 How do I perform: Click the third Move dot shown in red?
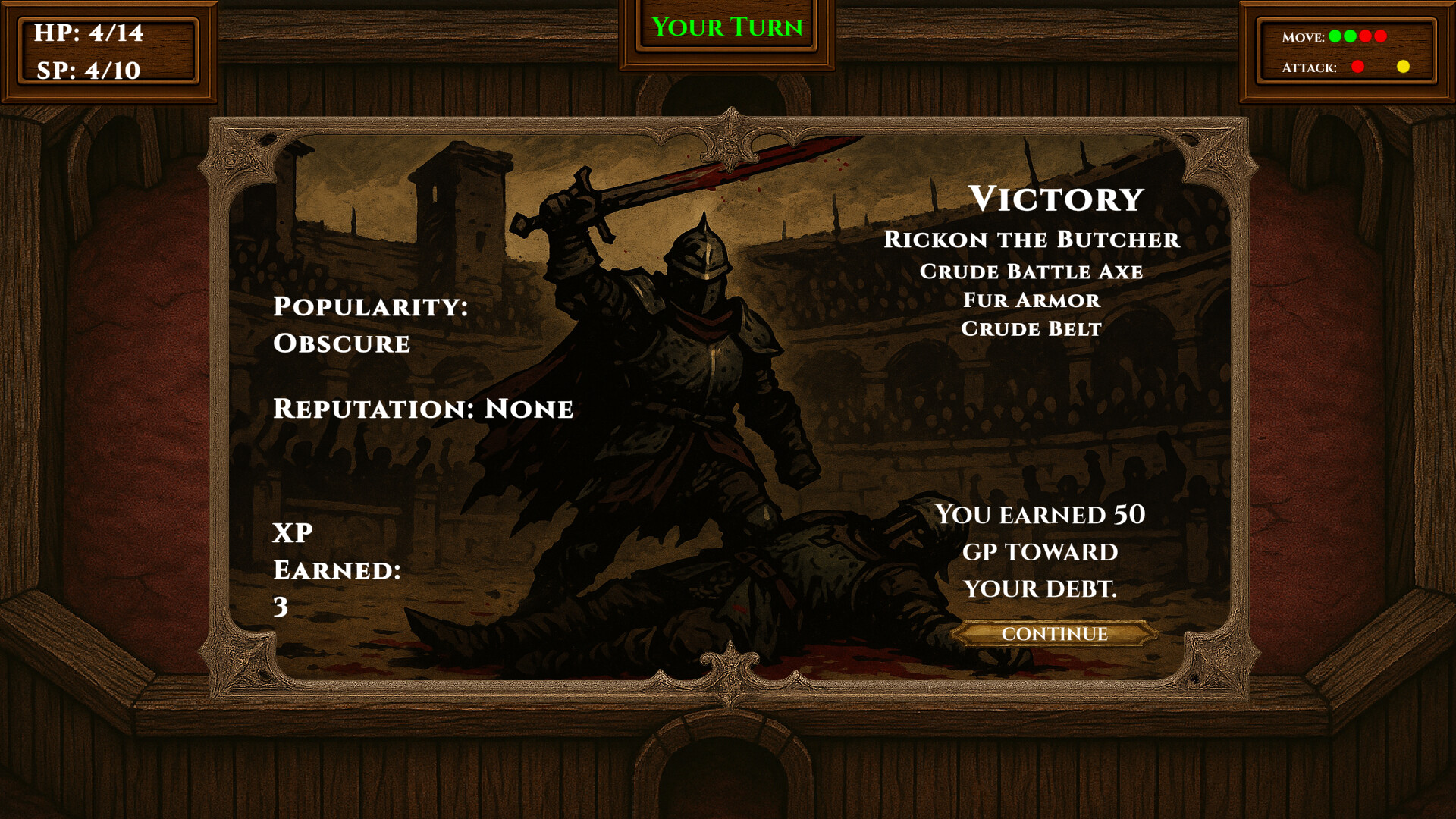click(x=1364, y=36)
